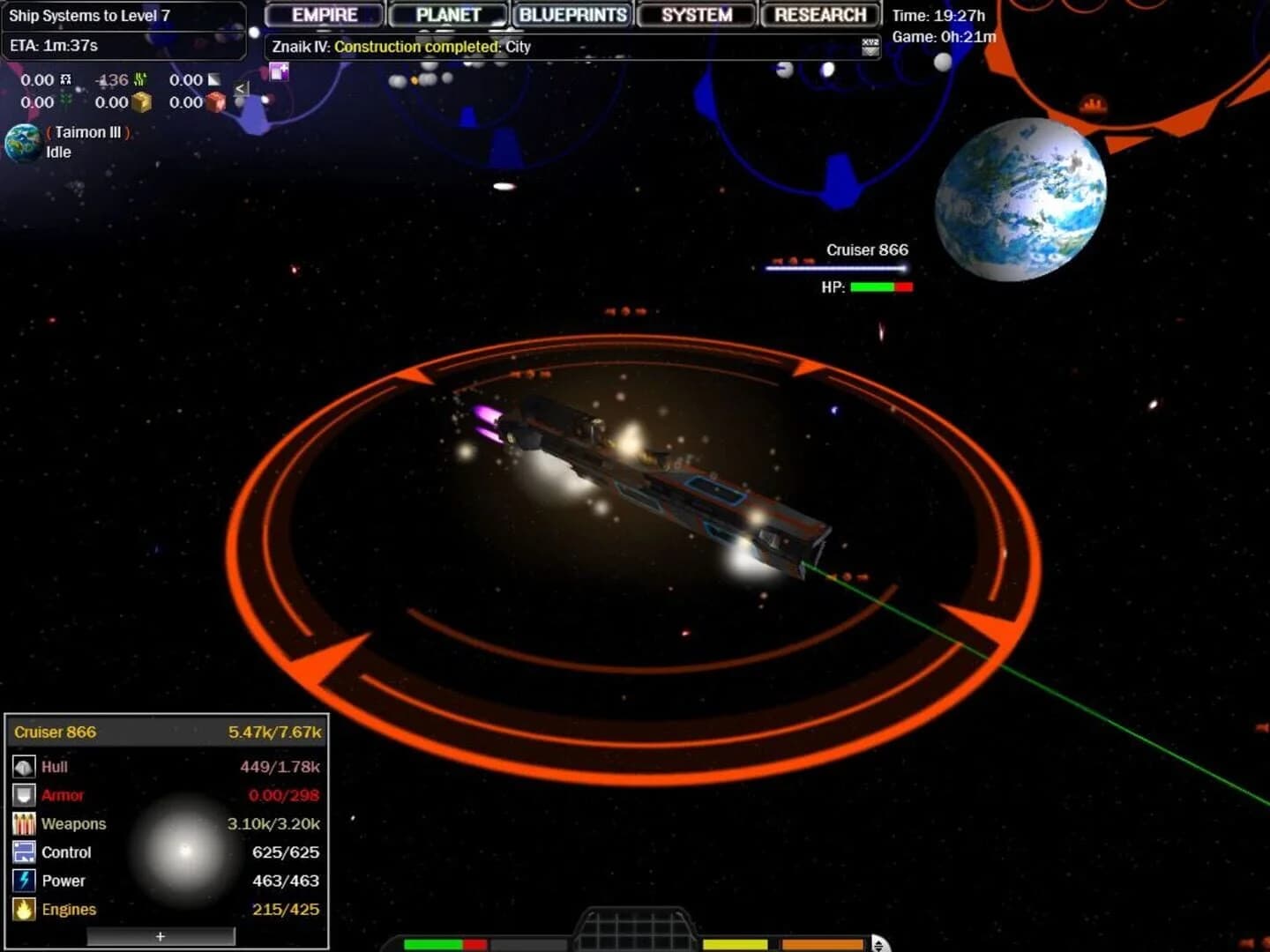Open the Weapons ammo icon
The width and height of the screenshot is (1270, 952).
[22, 822]
